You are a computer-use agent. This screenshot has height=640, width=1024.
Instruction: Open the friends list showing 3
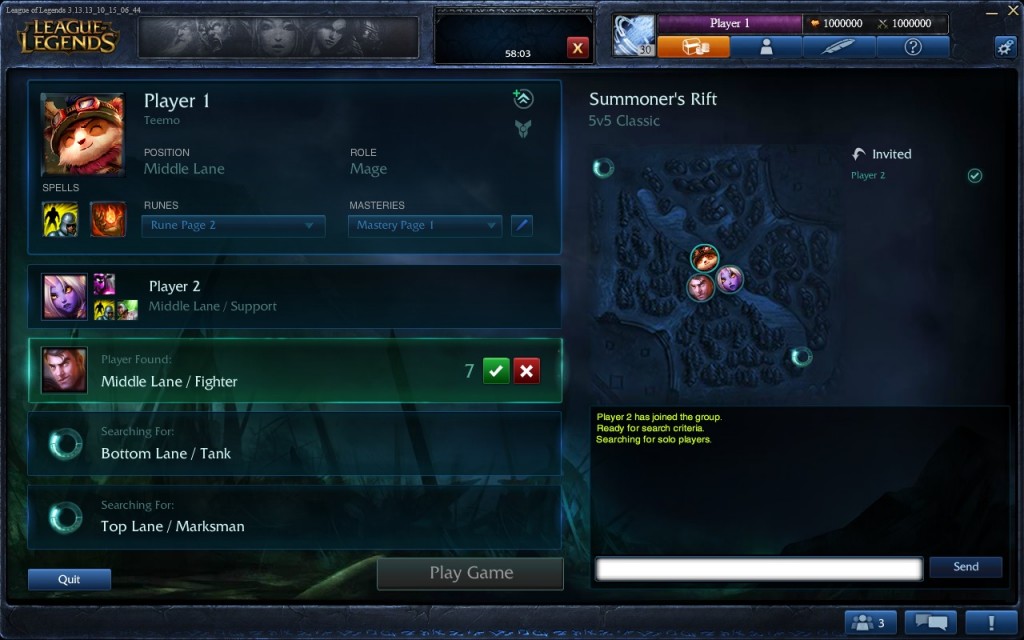pos(870,622)
